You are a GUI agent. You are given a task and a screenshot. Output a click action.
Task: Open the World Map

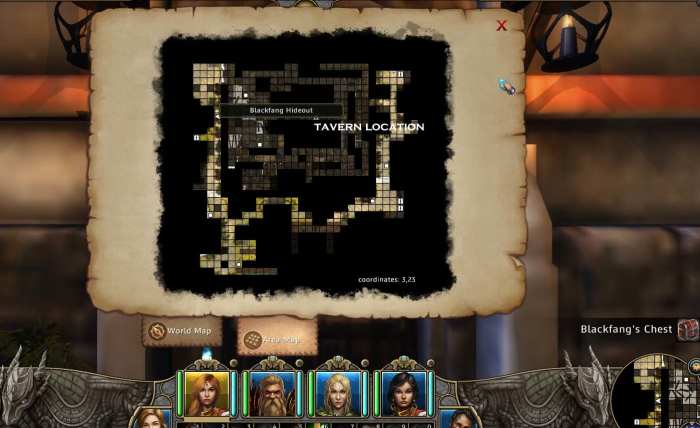(182, 331)
